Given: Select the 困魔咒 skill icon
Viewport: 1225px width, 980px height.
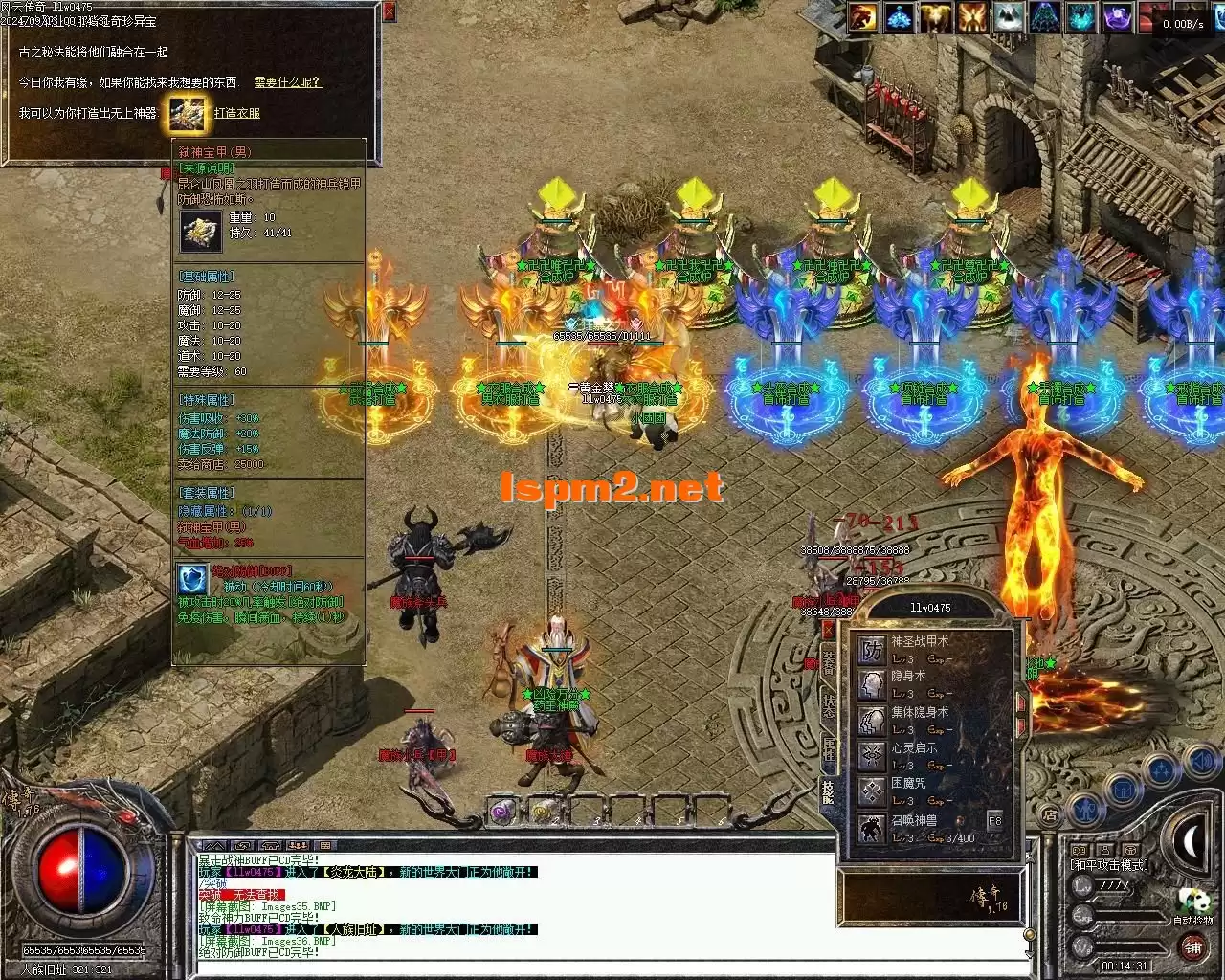Looking at the screenshot, I should 872,791.
